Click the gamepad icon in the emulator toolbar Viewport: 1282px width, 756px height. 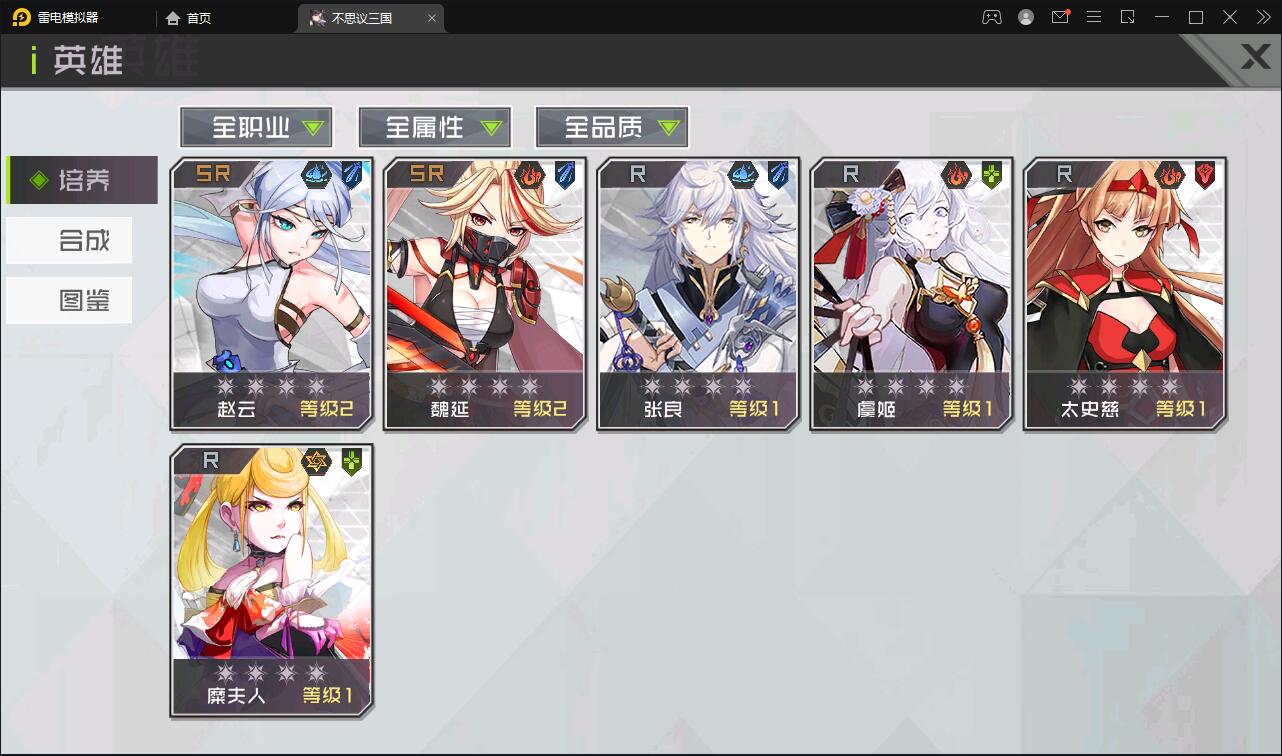pos(991,17)
